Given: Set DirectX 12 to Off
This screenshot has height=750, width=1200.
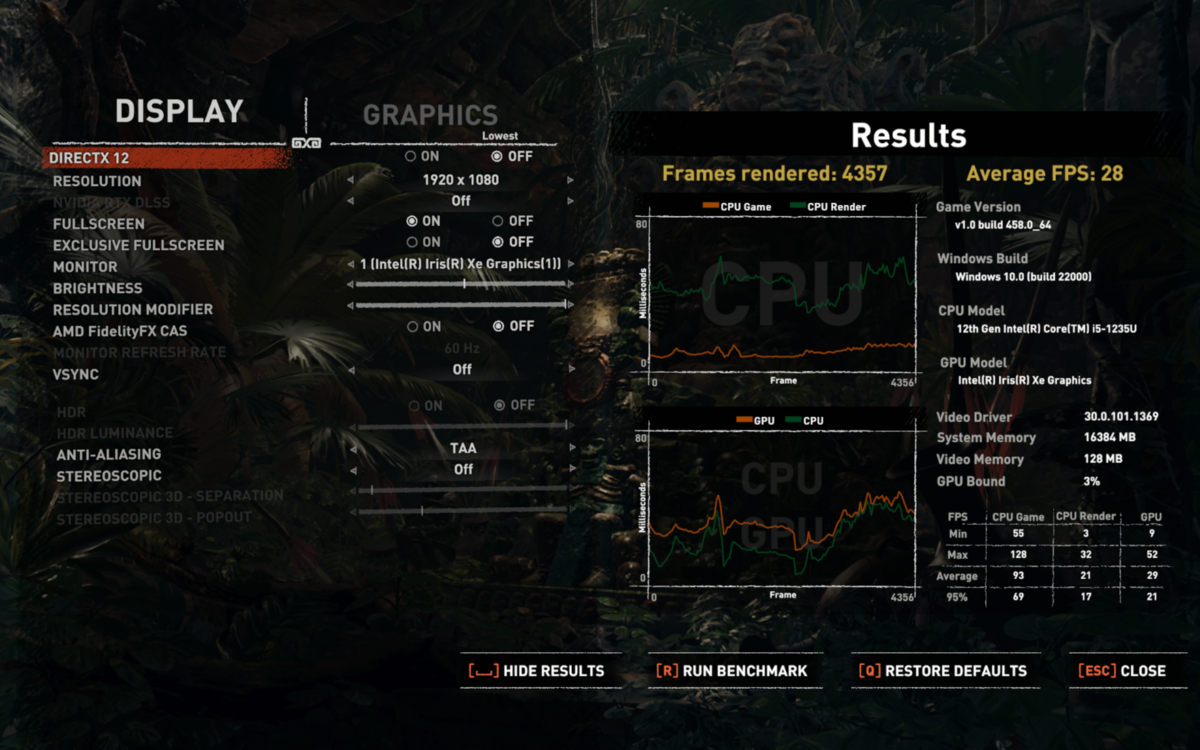Looking at the screenshot, I should pyautogui.click(x=497, y=157).
